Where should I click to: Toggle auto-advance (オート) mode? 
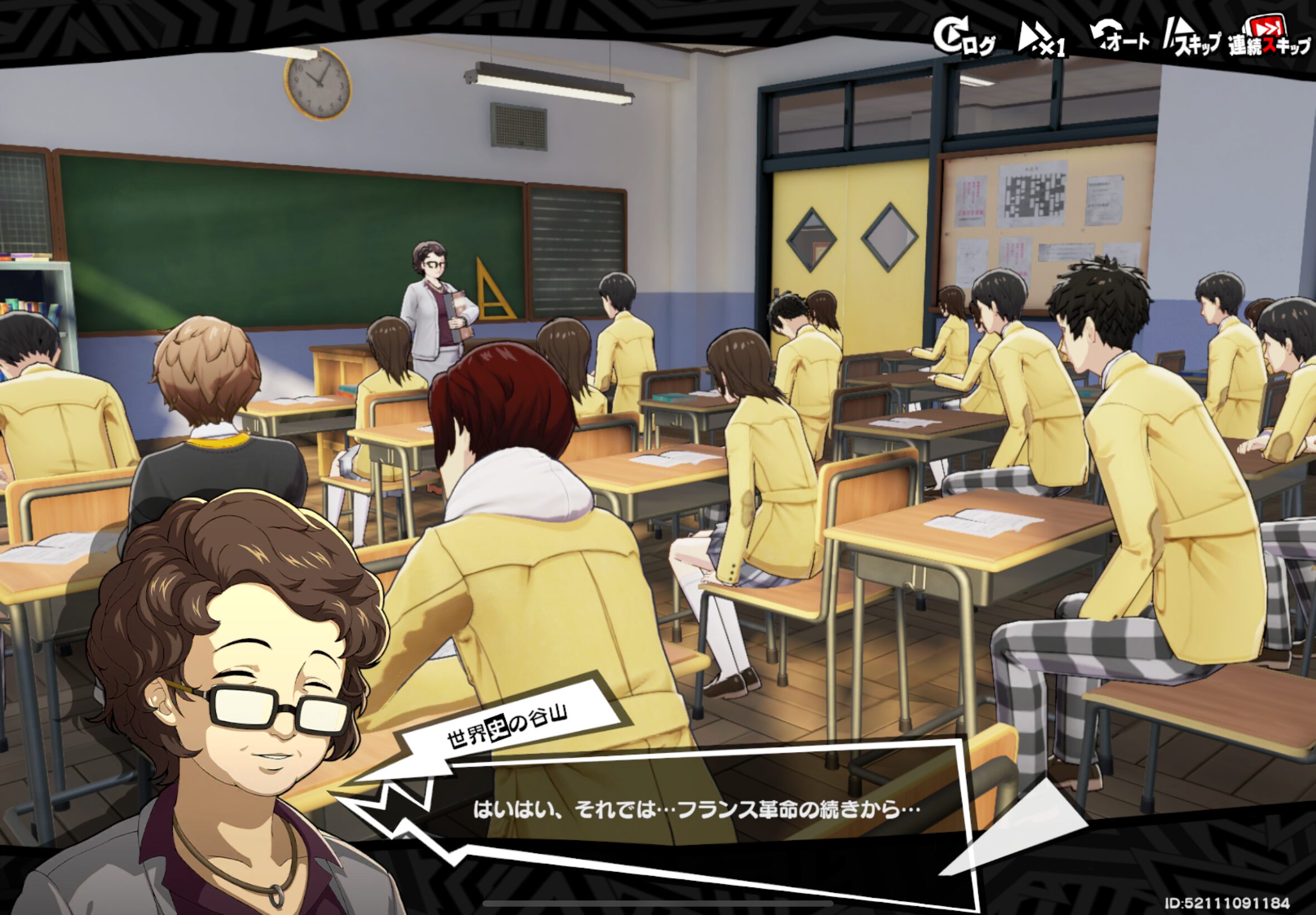(1119, 38)
